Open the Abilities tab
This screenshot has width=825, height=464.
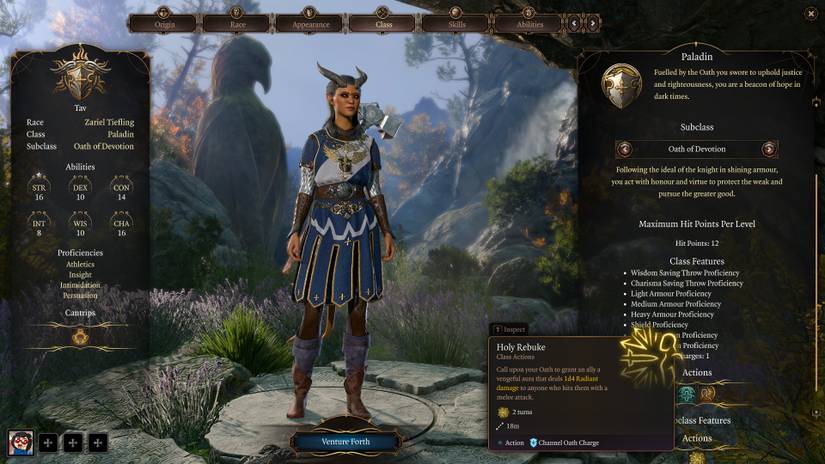pyautogui.click(x=530, y=22)
